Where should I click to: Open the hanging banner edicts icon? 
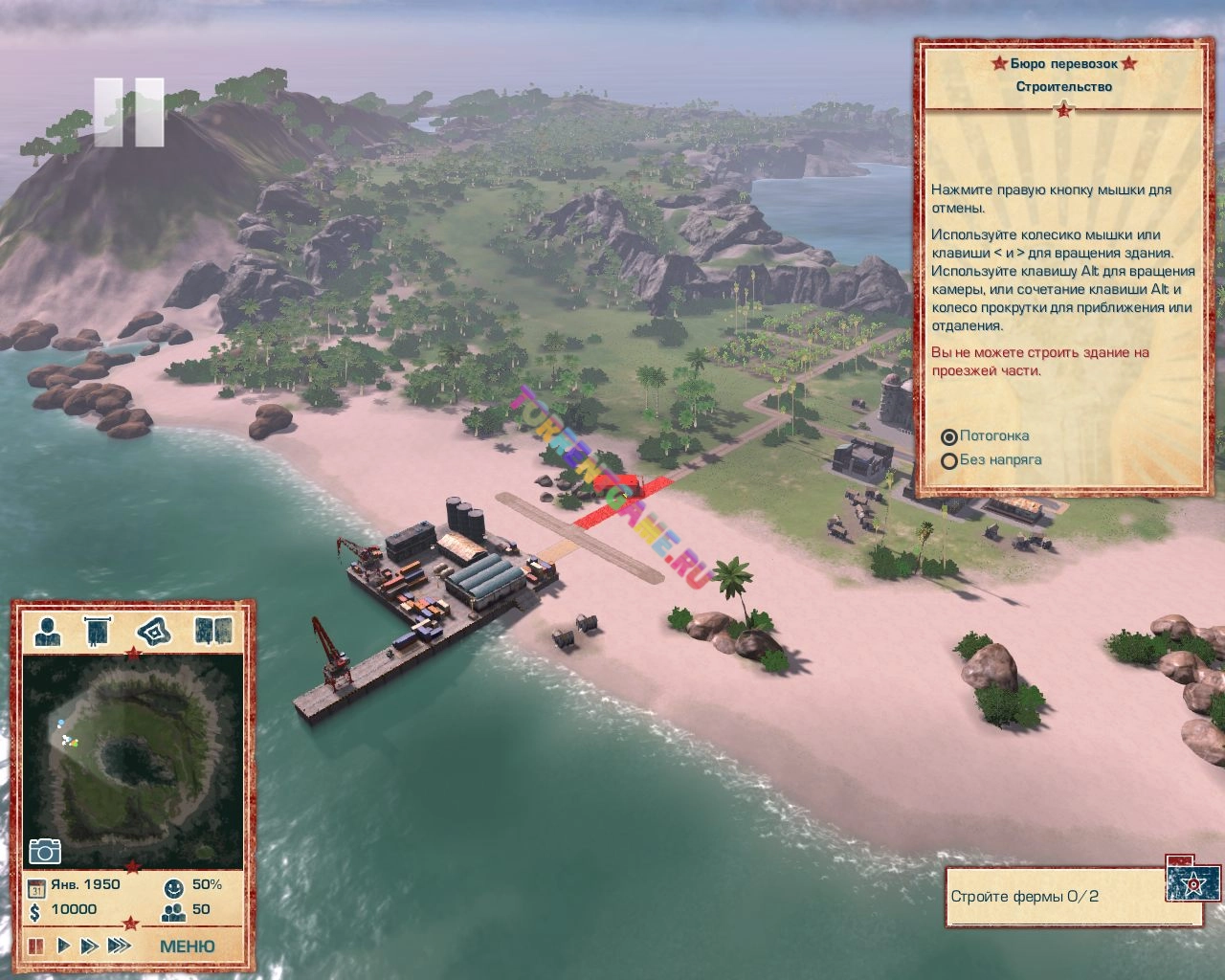pos(99,631)
